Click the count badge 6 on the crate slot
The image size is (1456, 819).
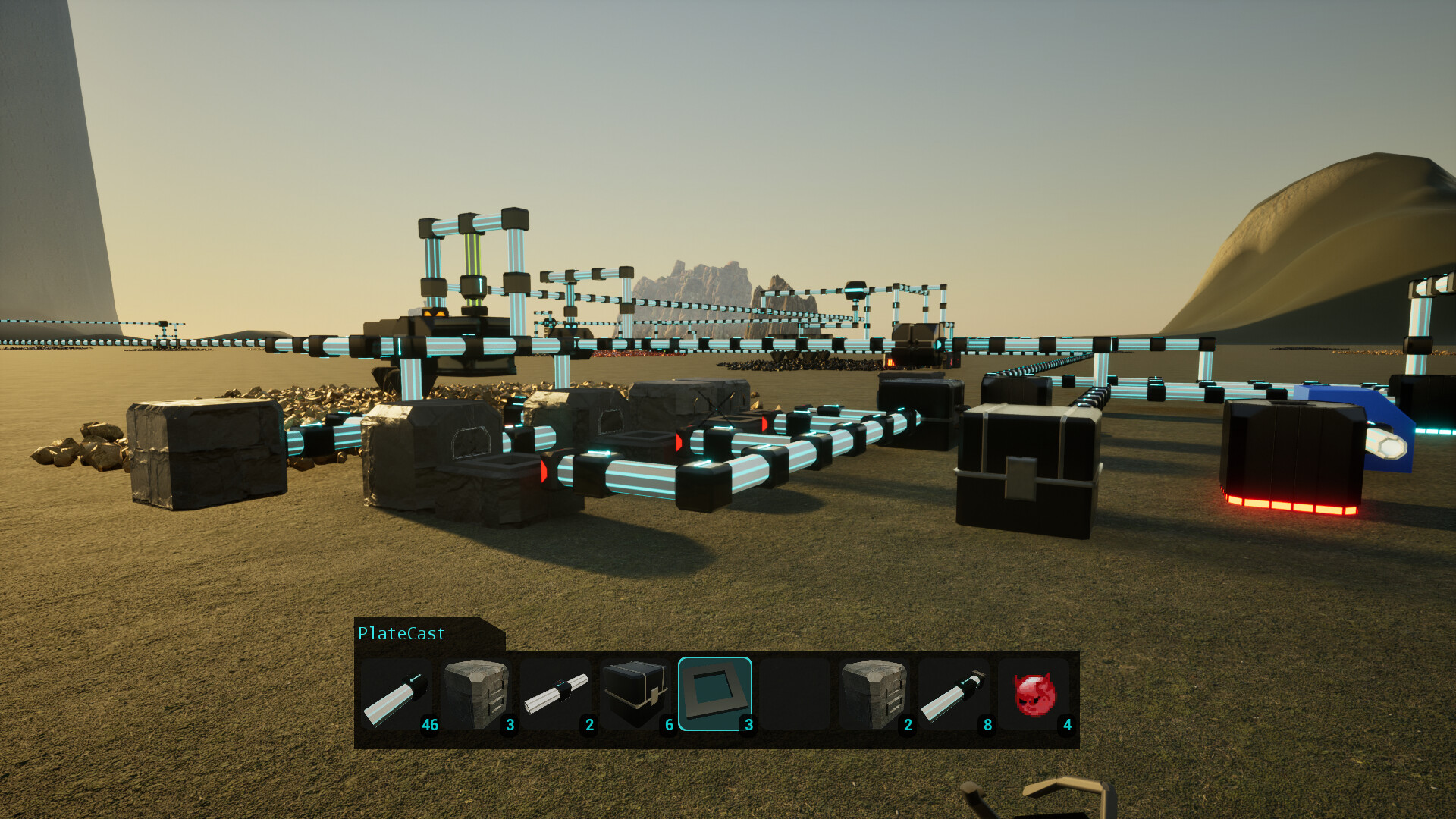point(668,725)
